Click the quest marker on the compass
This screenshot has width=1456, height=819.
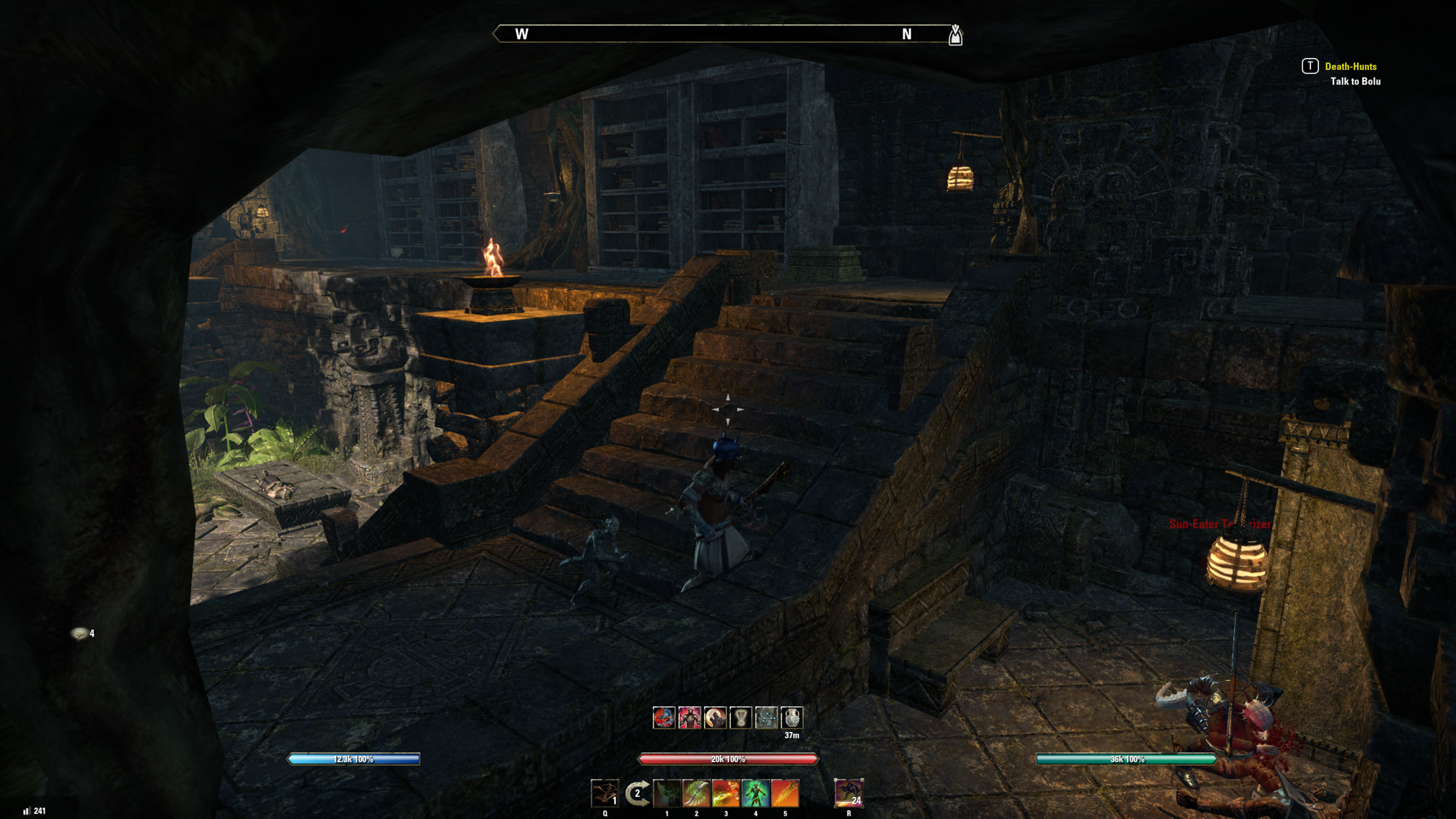[955, 35]
